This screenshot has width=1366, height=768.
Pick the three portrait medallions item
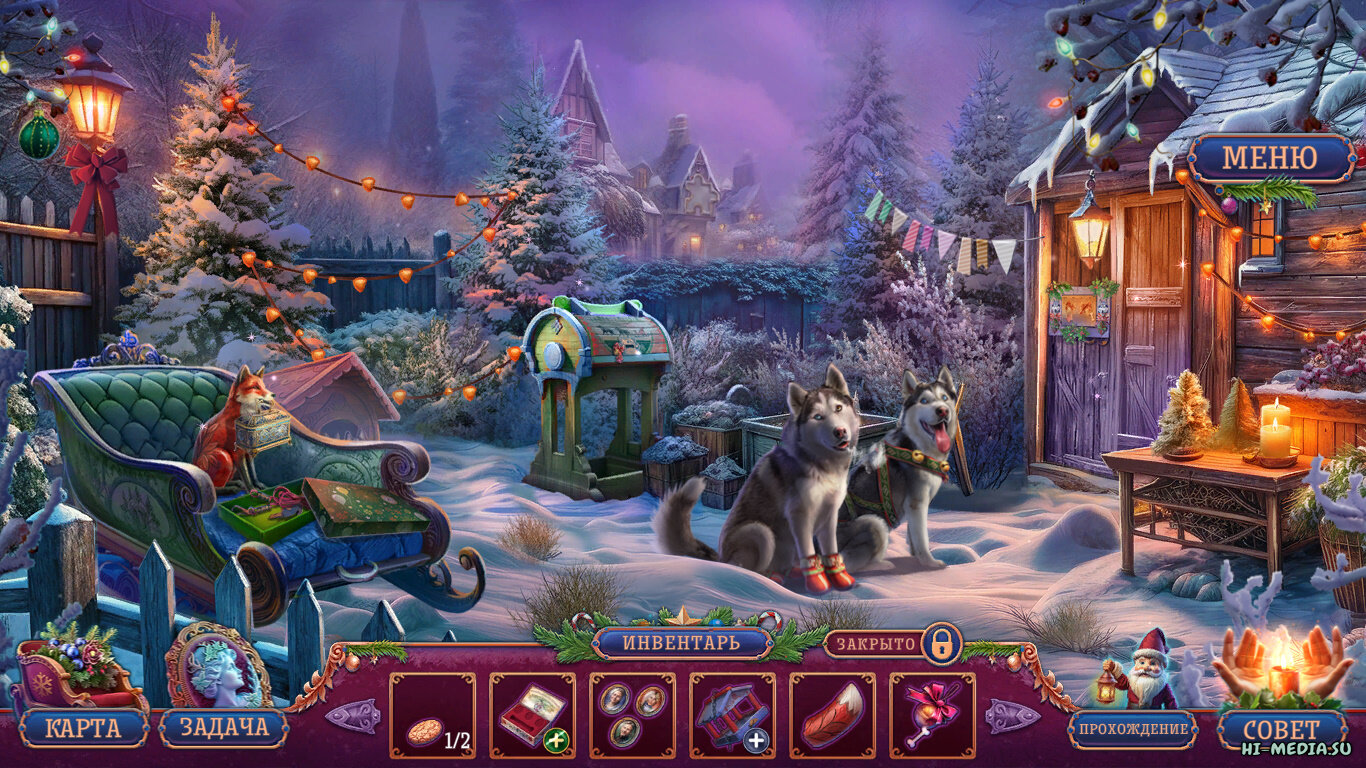pos(632,715)
